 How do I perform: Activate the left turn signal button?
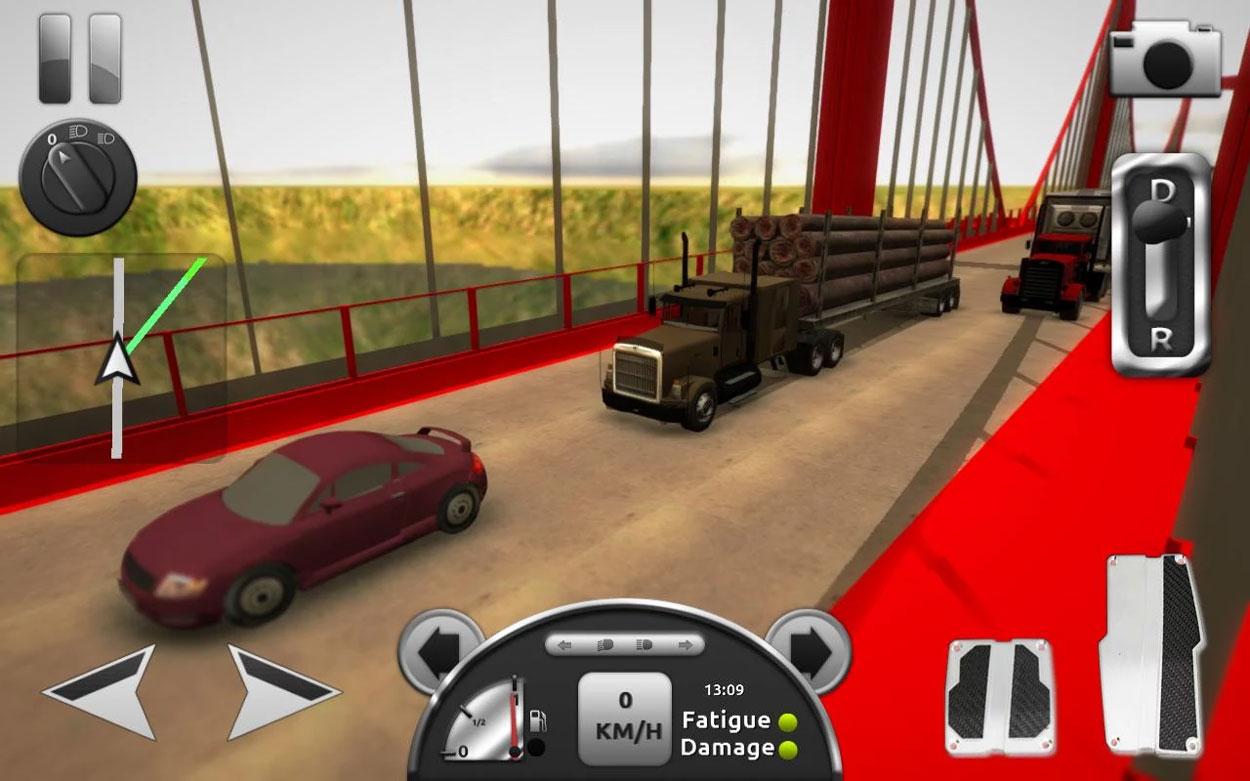[x=438, y=651]
